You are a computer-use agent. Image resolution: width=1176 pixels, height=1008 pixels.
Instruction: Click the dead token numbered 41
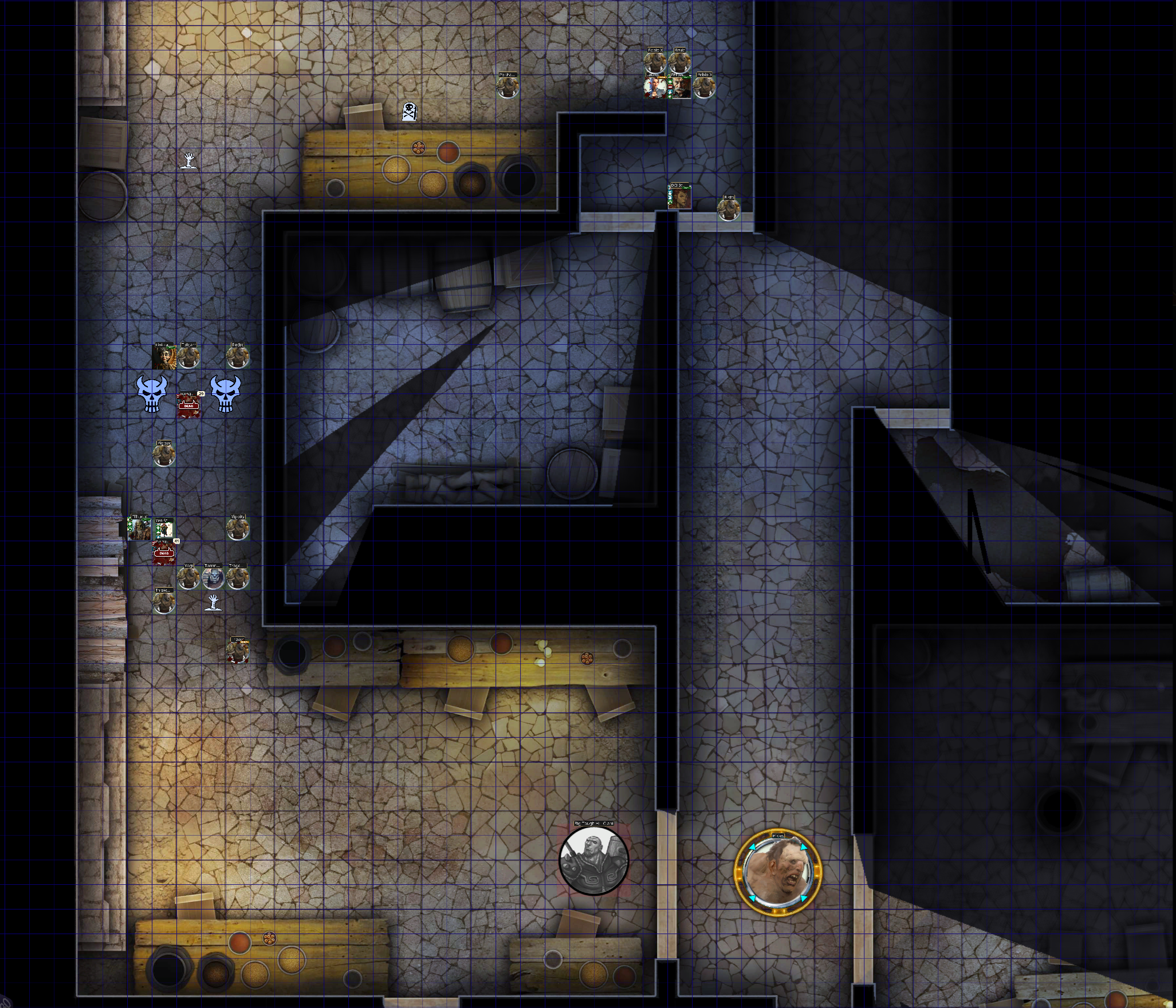(164, 552)
